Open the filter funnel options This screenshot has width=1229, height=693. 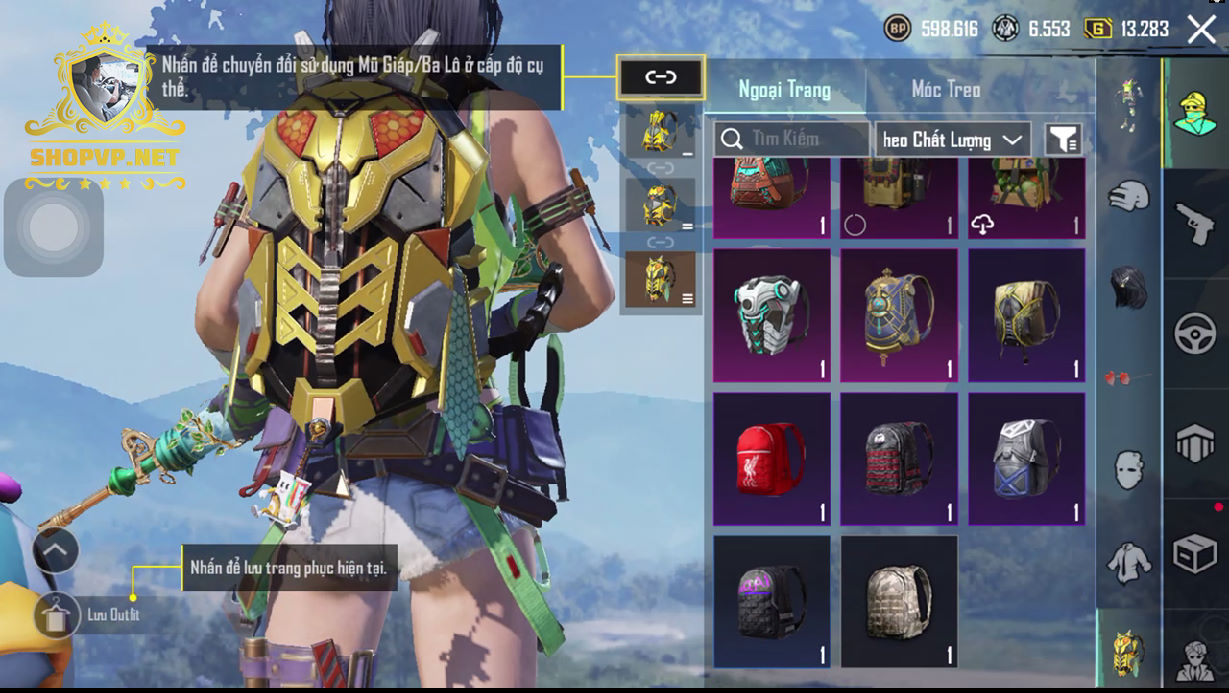point(1063,140)
